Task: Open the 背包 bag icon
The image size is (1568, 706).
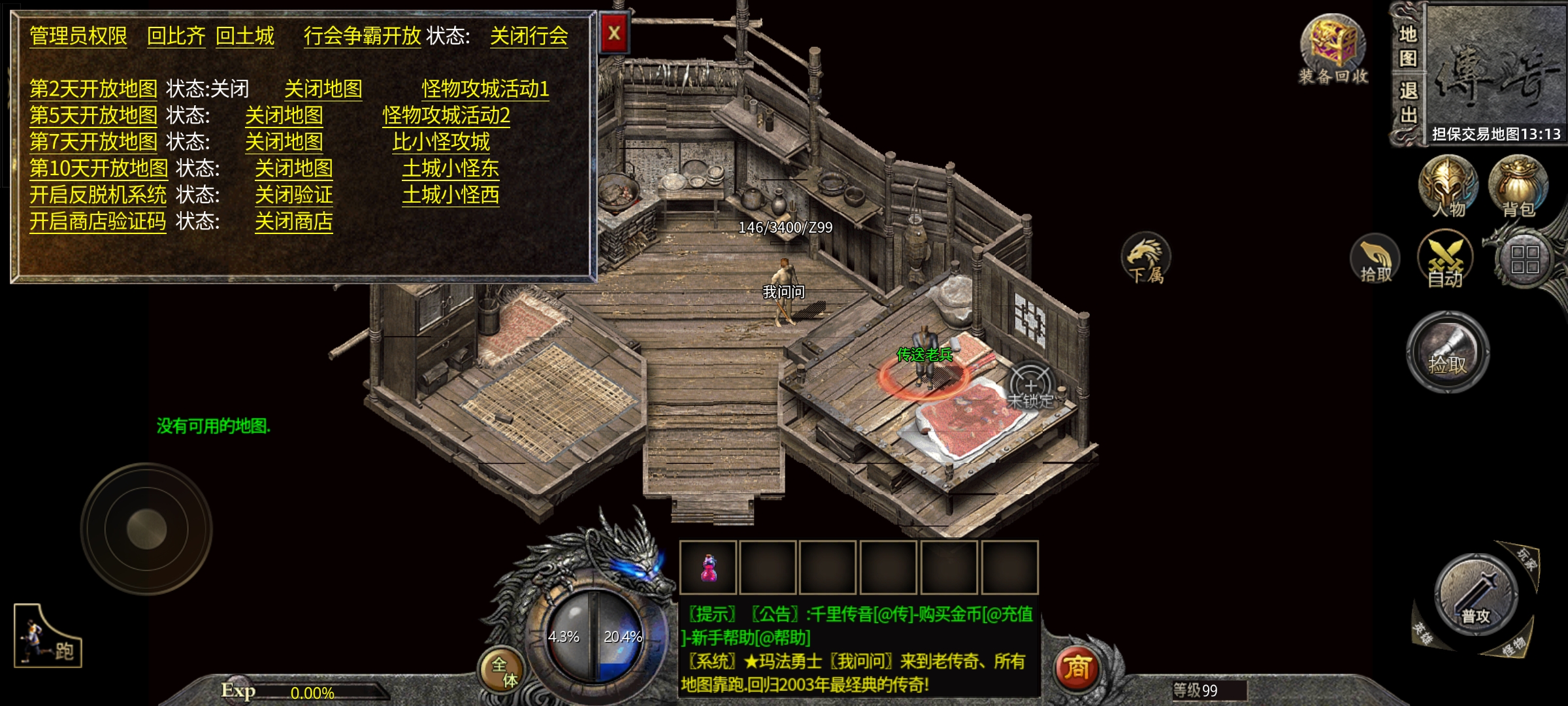Action: pyautogui.click(x=1518, y=186)
